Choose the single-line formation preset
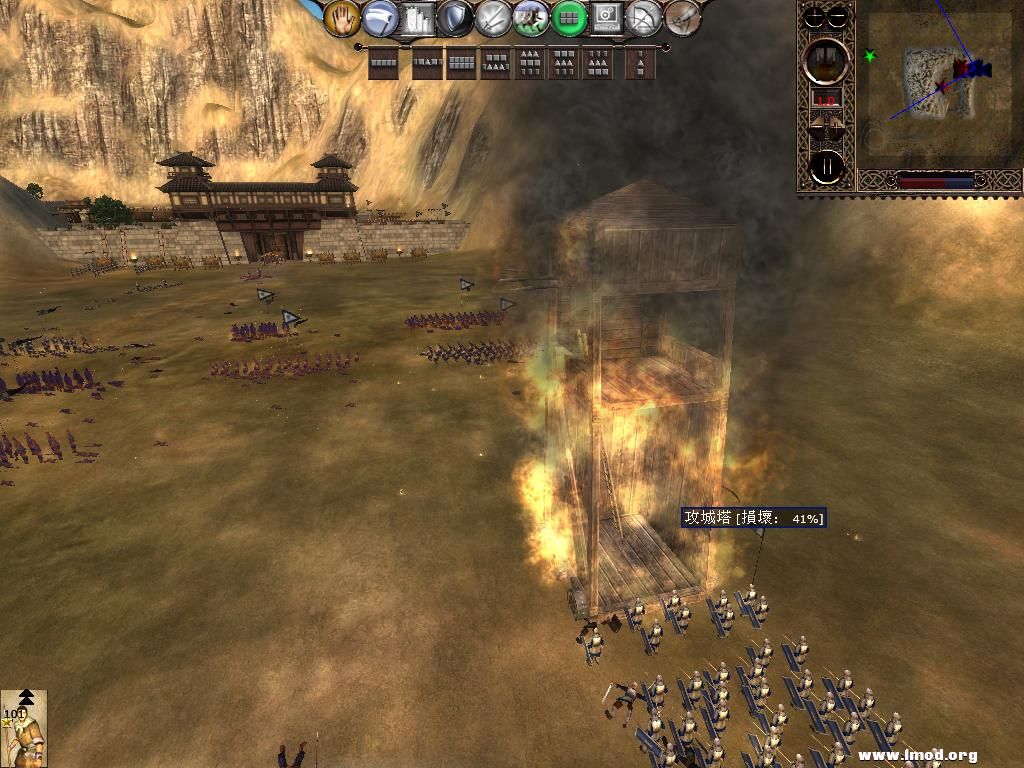 coord(384,64)
